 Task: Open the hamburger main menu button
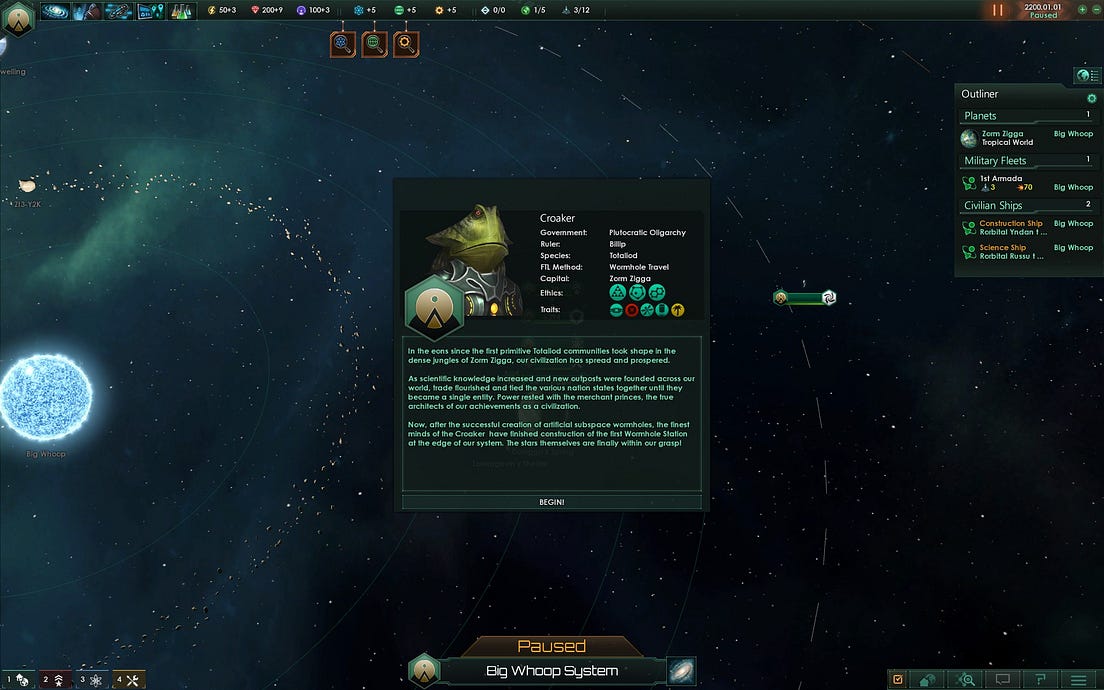click(1078, 679)
